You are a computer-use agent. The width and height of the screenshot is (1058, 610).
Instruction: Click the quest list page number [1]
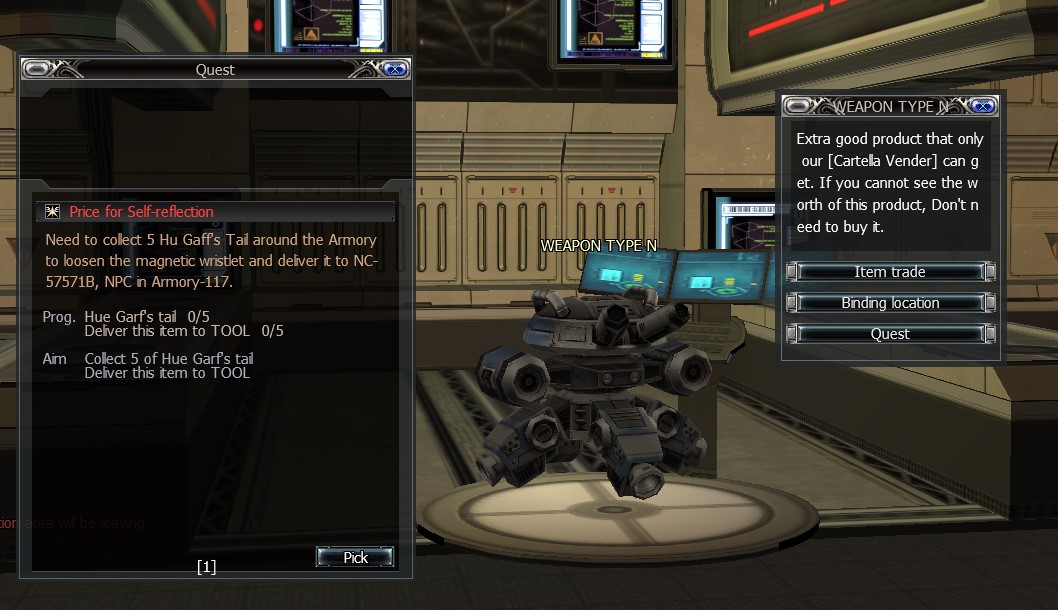[206, 567]
